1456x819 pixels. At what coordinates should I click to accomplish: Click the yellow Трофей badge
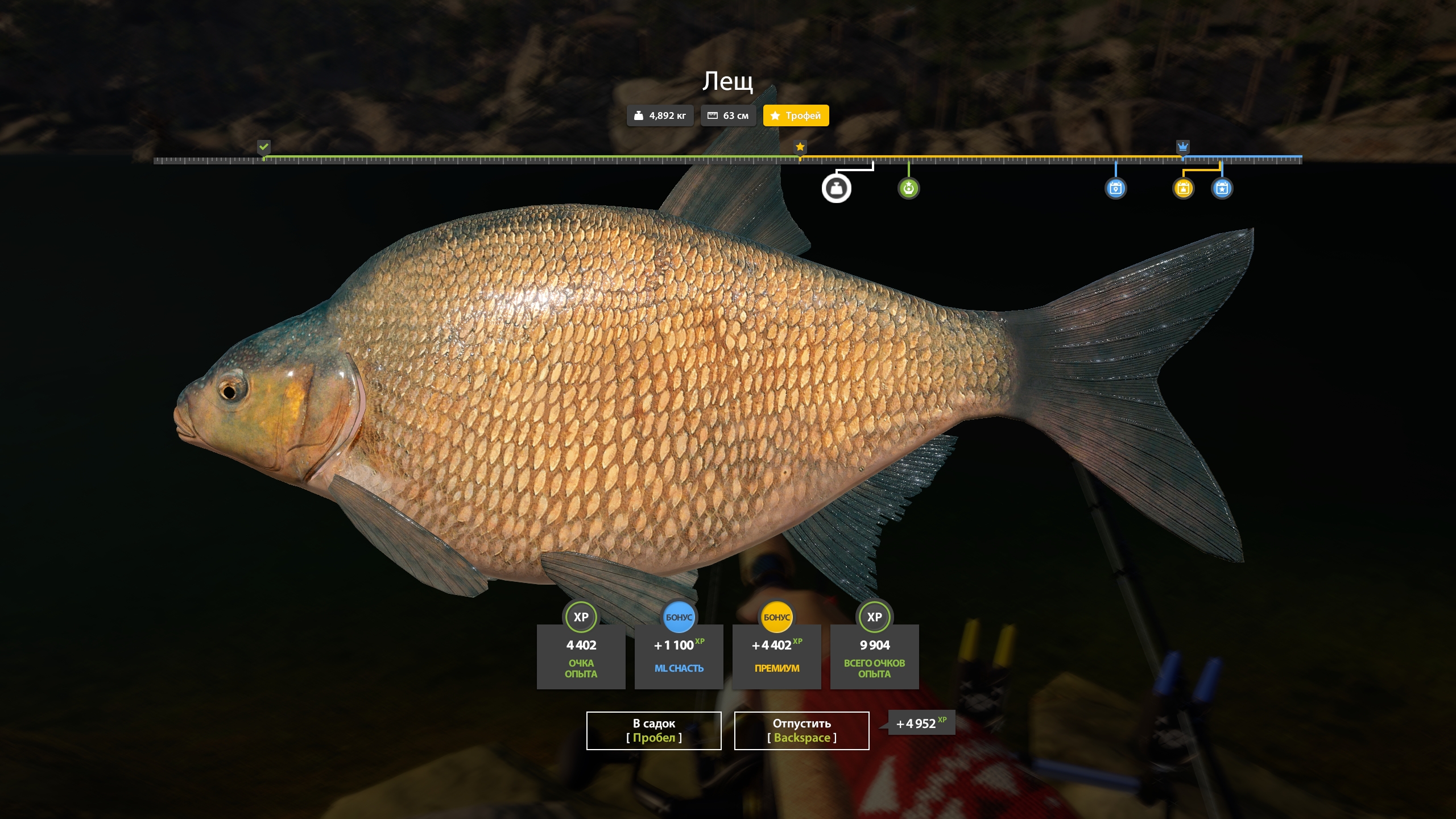[x=796, y=115]
